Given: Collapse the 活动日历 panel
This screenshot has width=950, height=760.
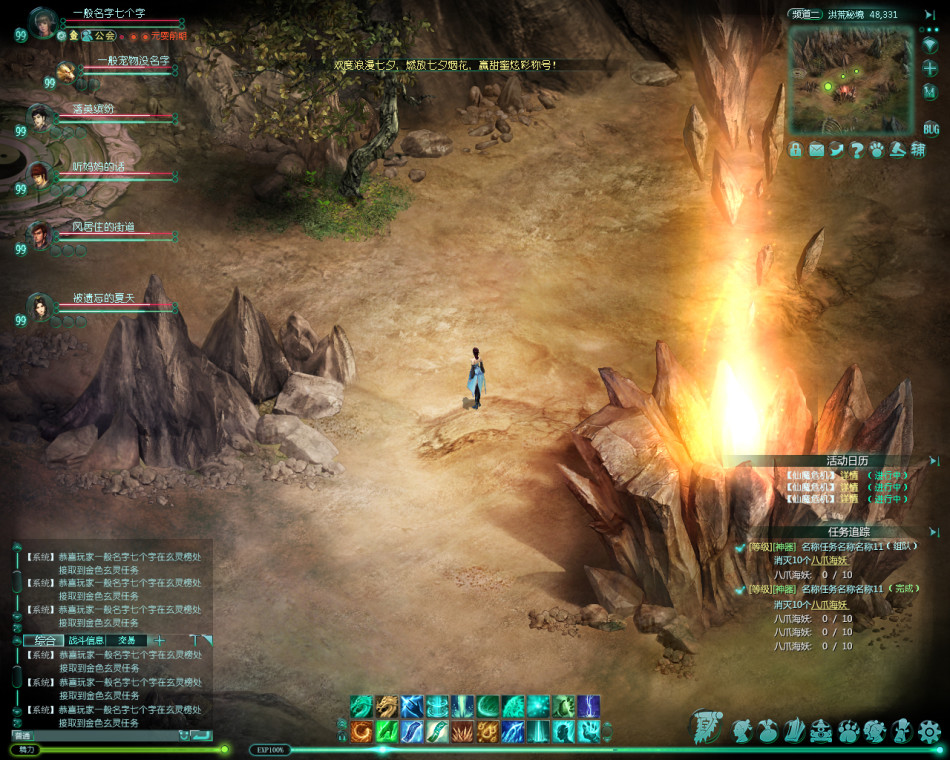Looking at the screenshot, I should pos(934,461).
